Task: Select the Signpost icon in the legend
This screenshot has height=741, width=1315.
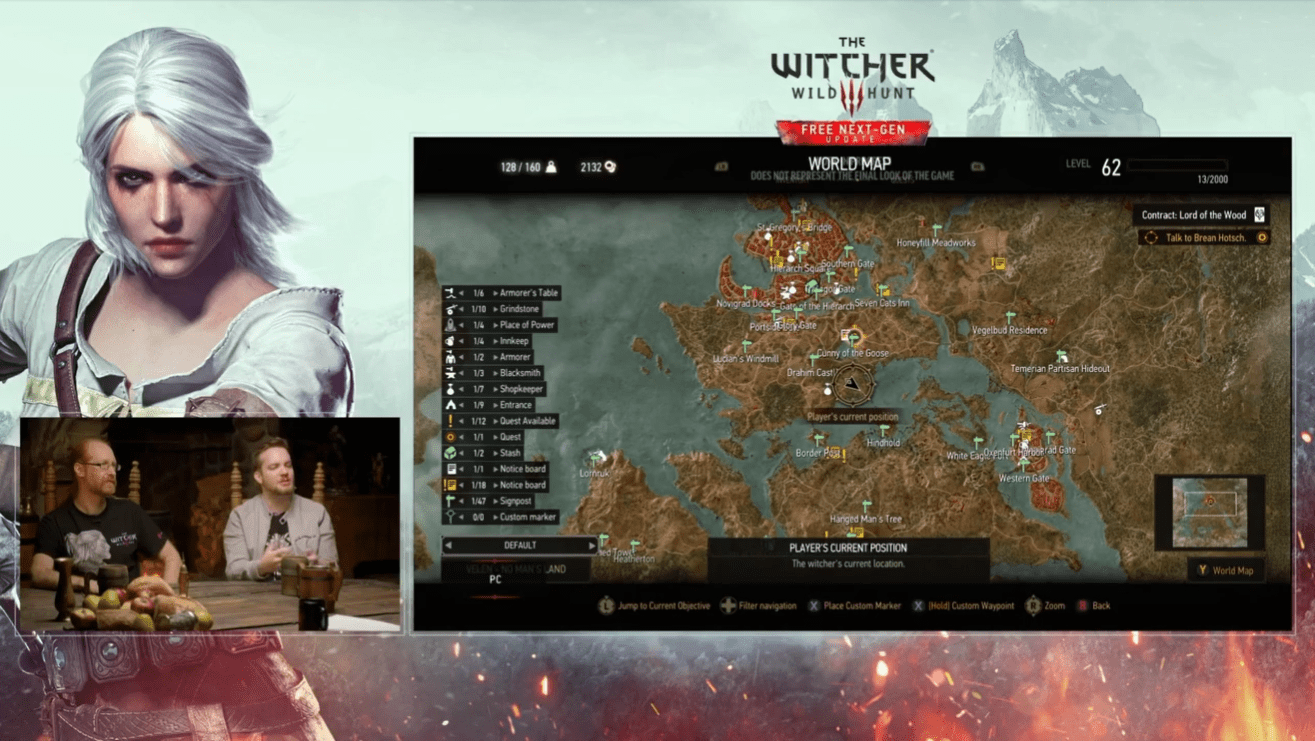Action: coord(450,500)
